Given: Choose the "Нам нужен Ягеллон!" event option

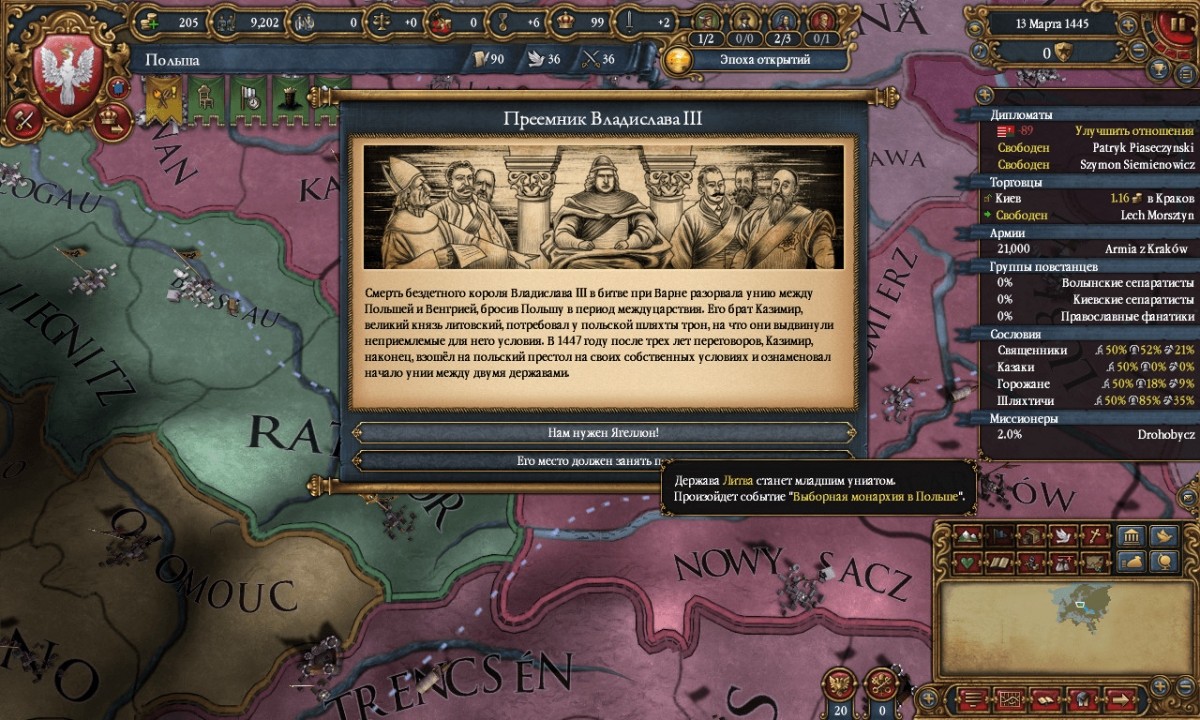Looking at the screenshot, I should click(604, 433).
